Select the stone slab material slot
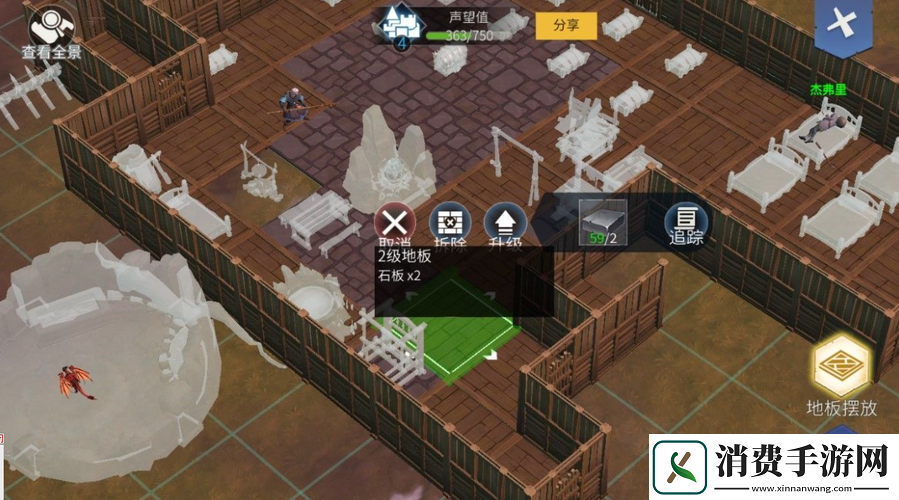Screen dimensions: 899x500 coord(603,221)
